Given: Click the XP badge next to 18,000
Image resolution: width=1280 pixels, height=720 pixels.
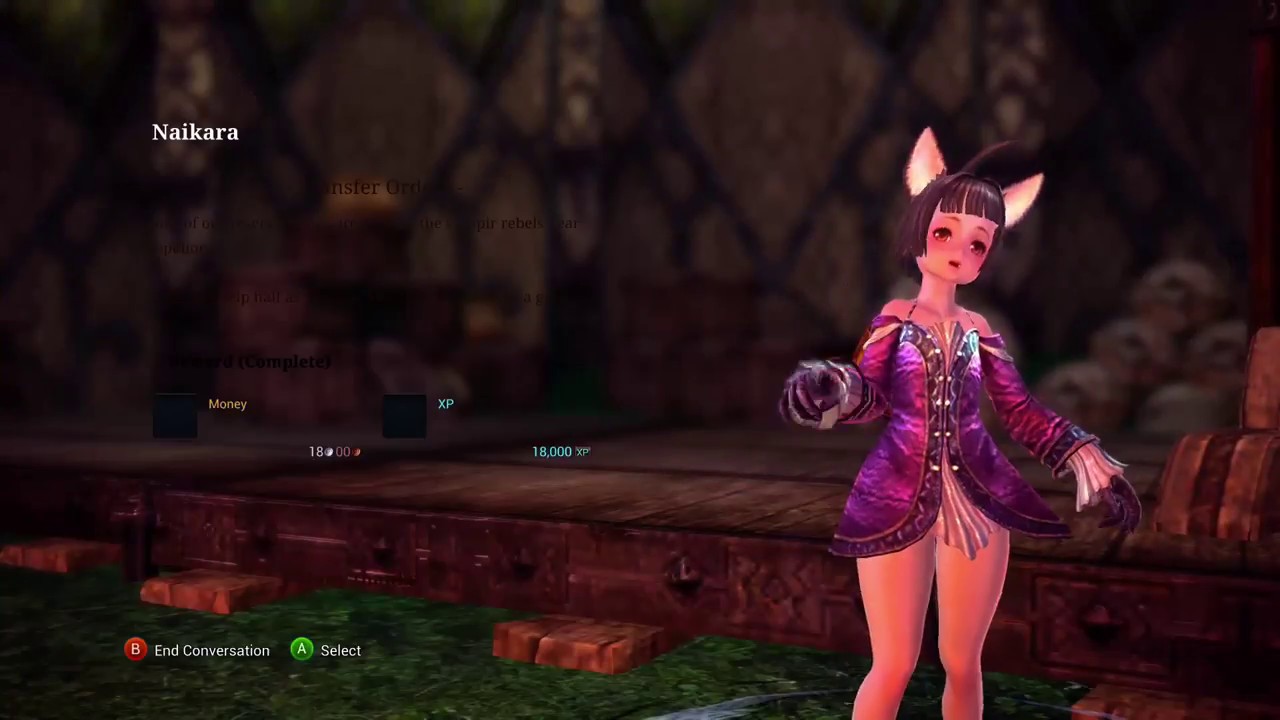Looking at the screenshot, I should [581, 451].
